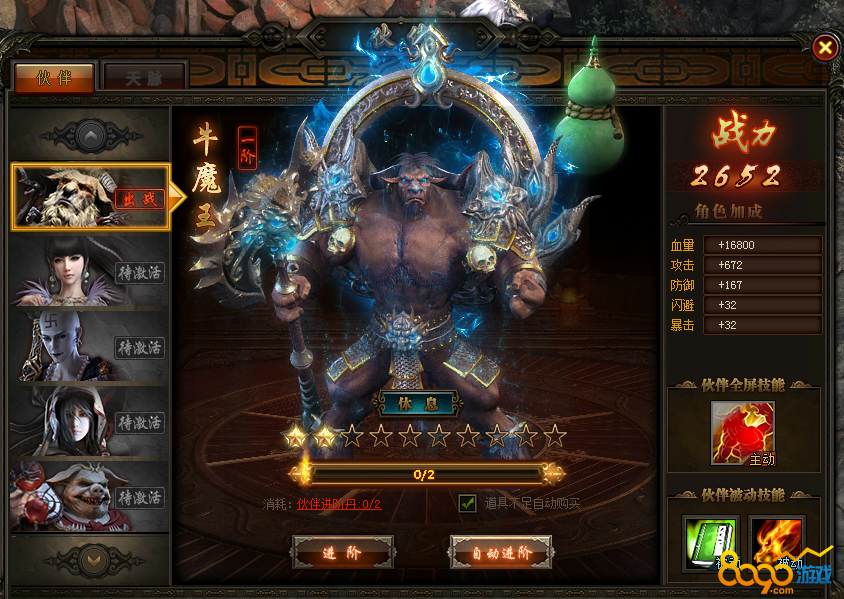Click the 休息 rest button
The width and height of the screenshot is (844, 599).
[417, 405]
